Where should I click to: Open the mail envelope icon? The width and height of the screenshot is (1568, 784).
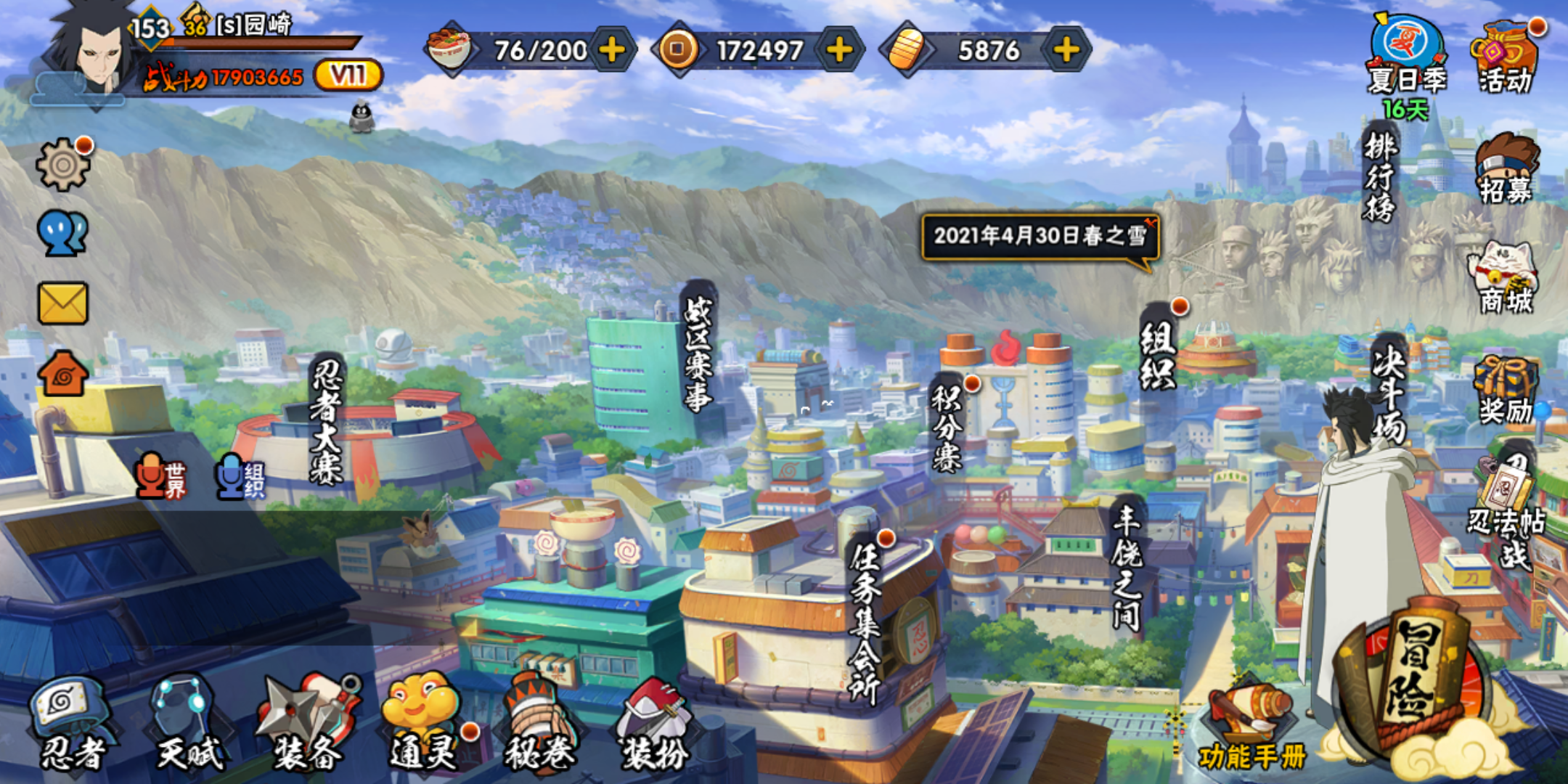(x=63, y=303)
